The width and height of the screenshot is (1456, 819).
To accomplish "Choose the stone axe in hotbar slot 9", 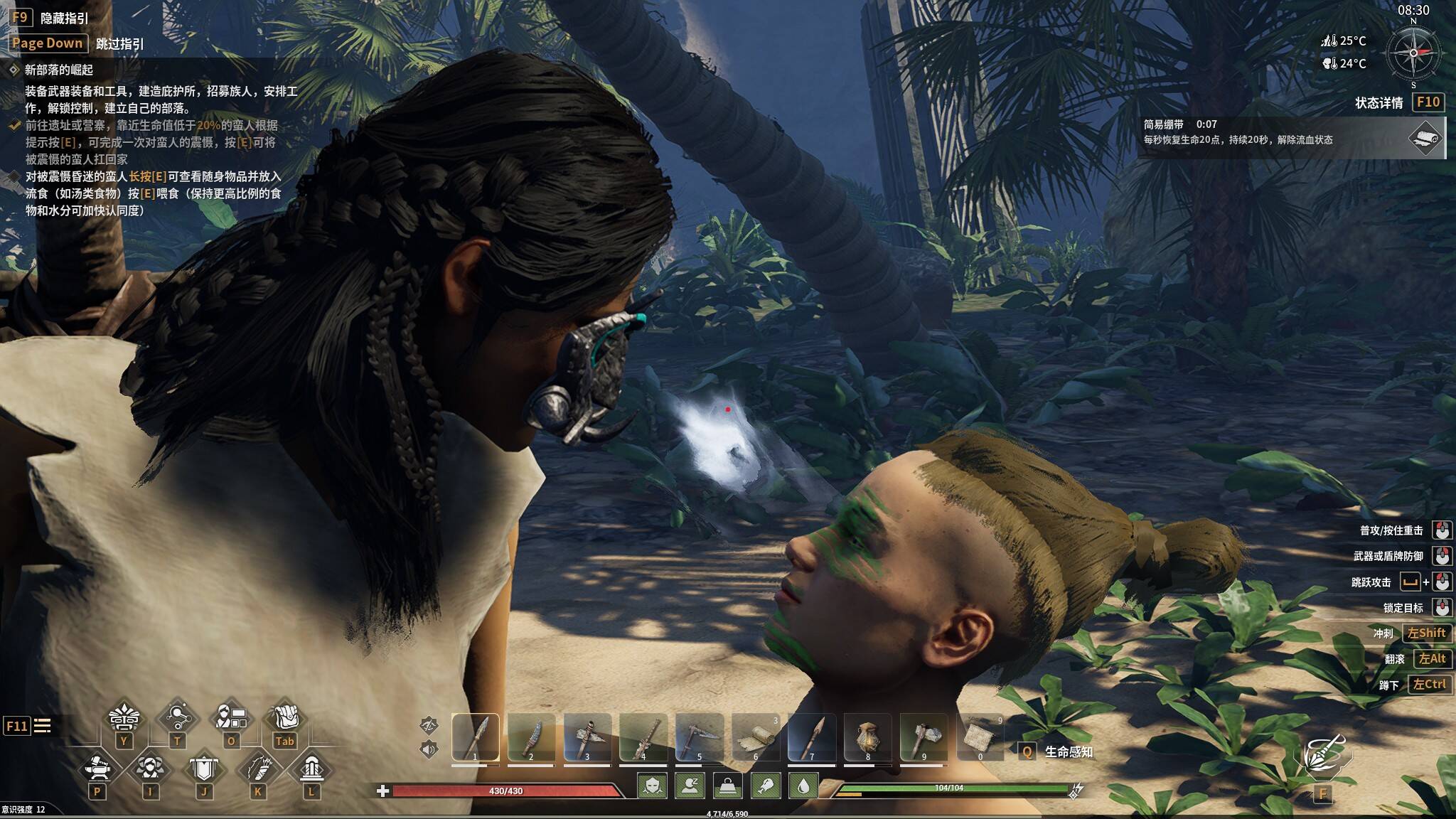I will point(924,738).
